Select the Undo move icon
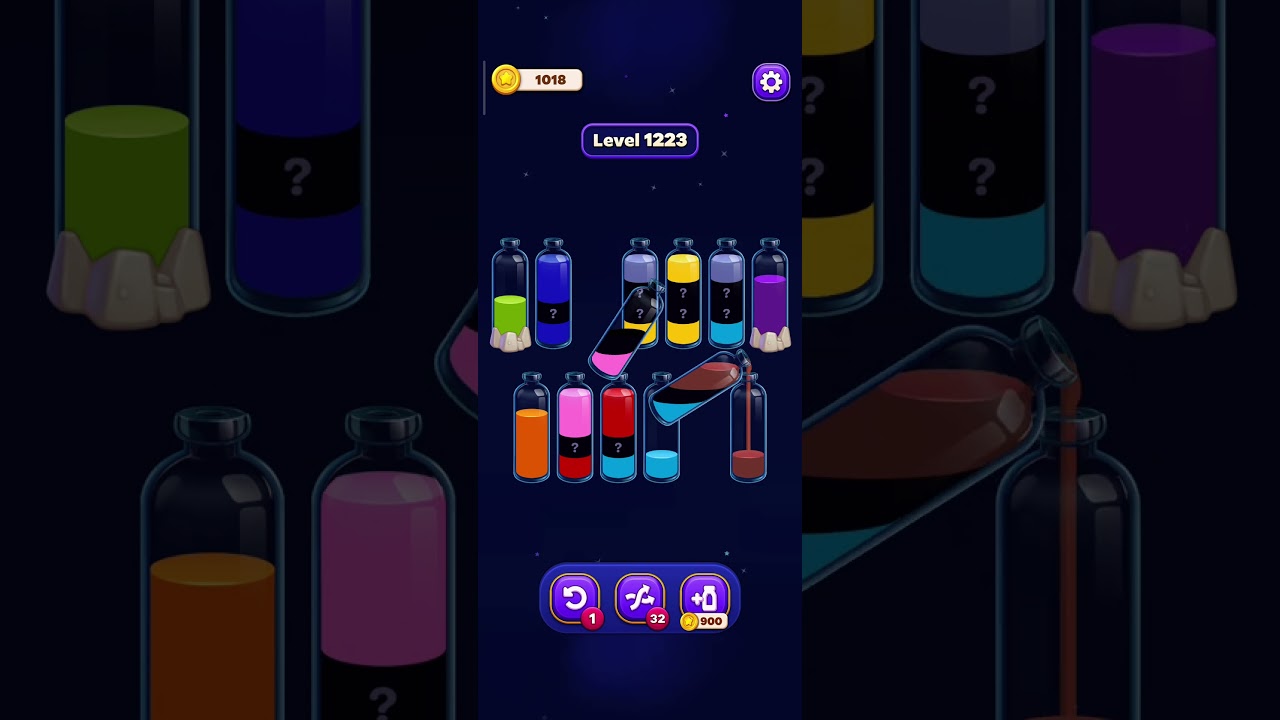Viewport: 1280px width, 720px height. [x=575, y=598]
